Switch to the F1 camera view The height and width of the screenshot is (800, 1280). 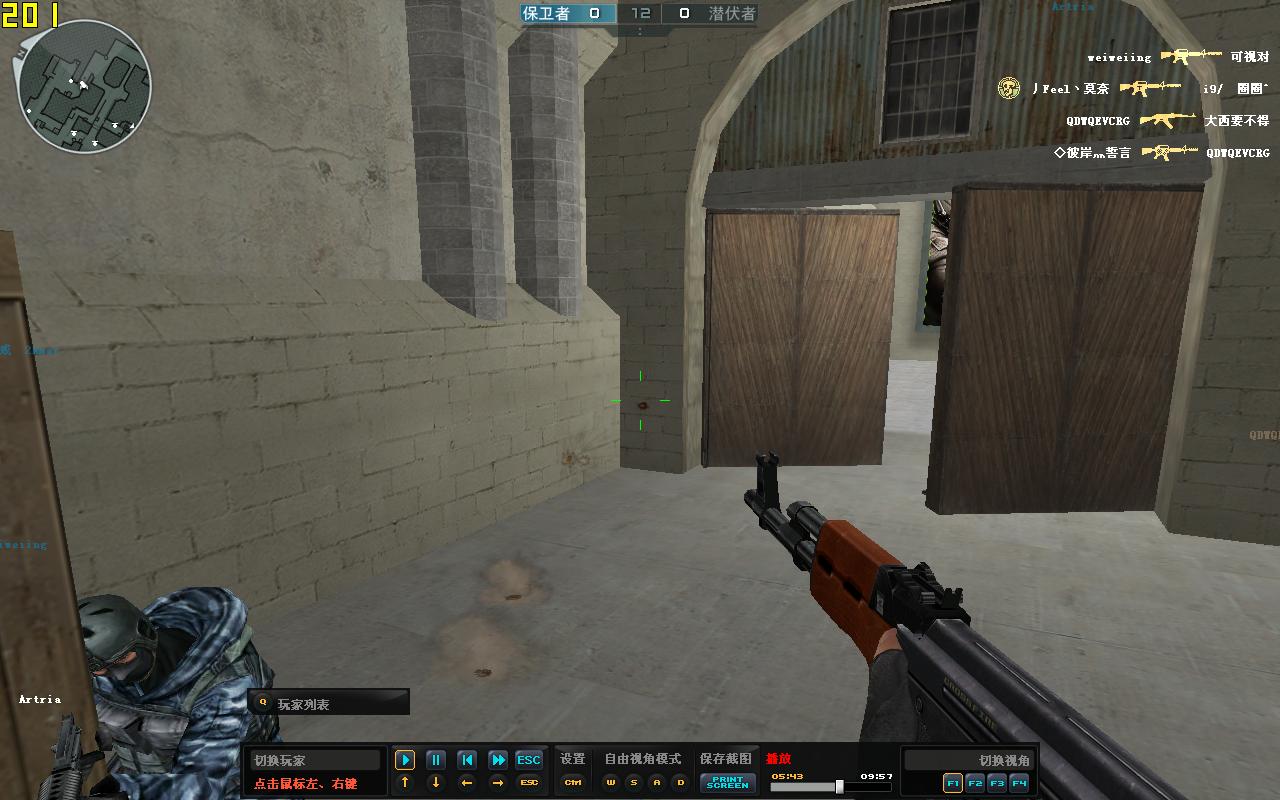(953, 783)
